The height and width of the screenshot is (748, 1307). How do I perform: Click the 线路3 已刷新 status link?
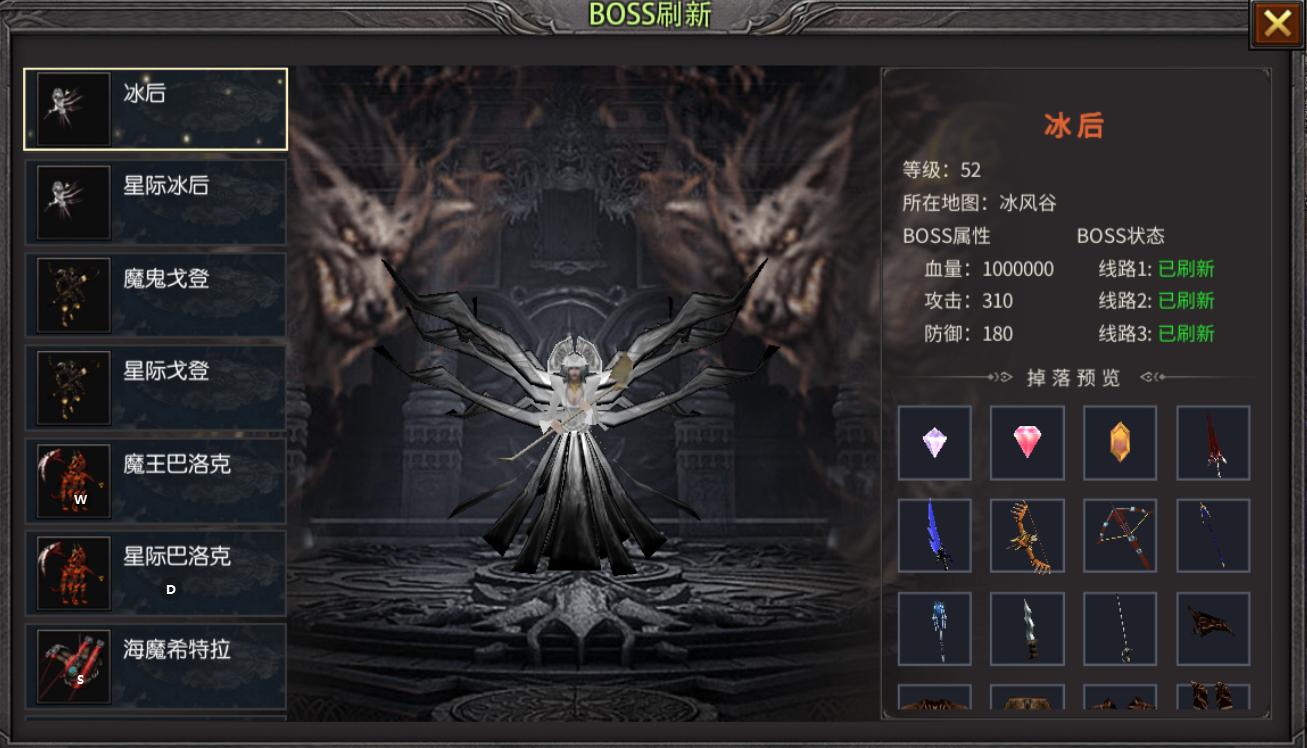click(x=1186, y=334)
